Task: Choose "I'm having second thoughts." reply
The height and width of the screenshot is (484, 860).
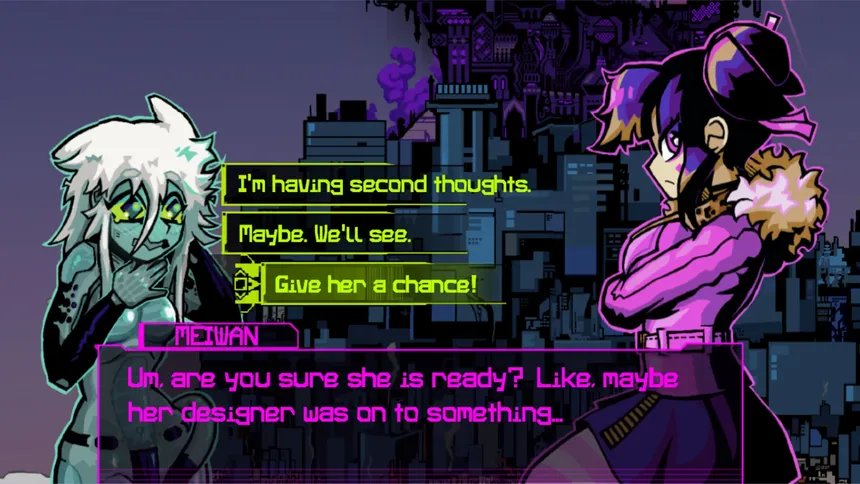Action: coord(384,185)
